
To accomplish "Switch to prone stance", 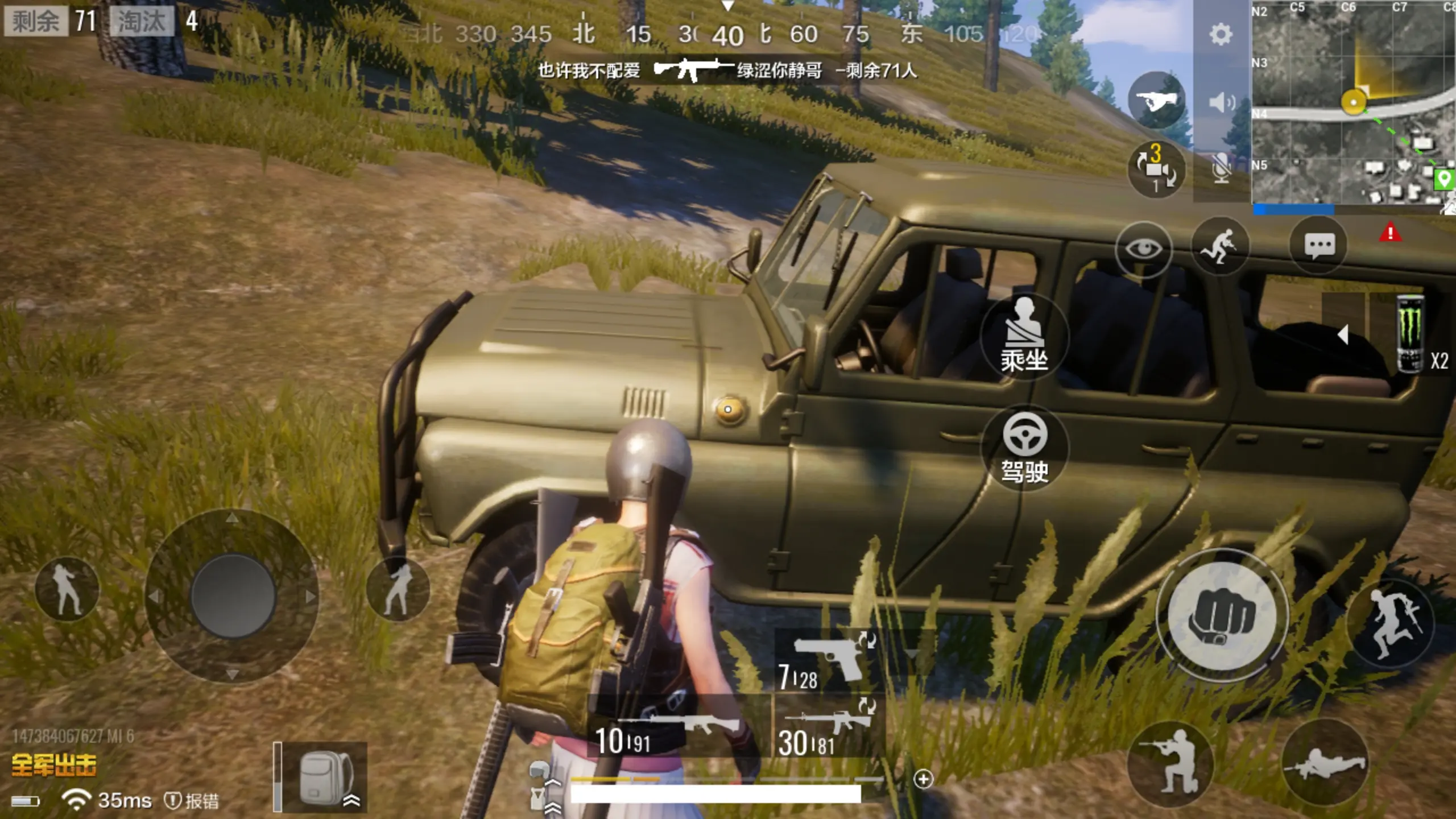I will coord(1326,763).
